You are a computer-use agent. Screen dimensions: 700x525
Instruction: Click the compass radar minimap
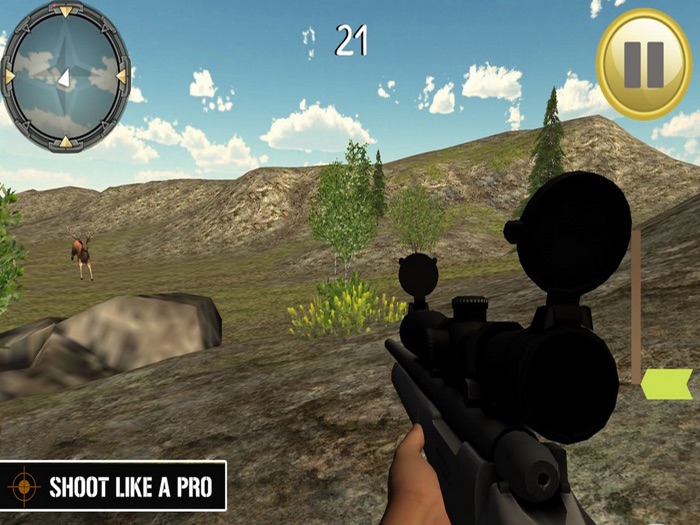pos(66,77)
